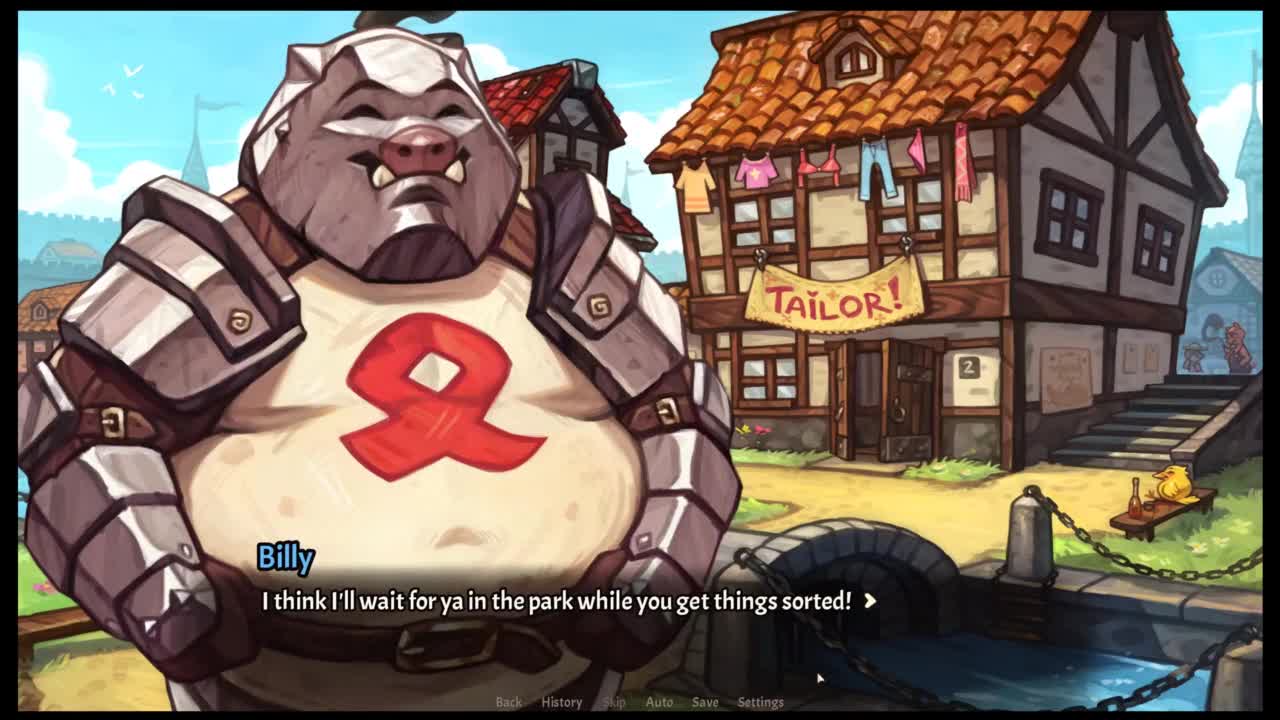Viewport: 1280px width, 720px height.
Task: Go back to the previous dialogue line
Action: [x=508, y=702]
